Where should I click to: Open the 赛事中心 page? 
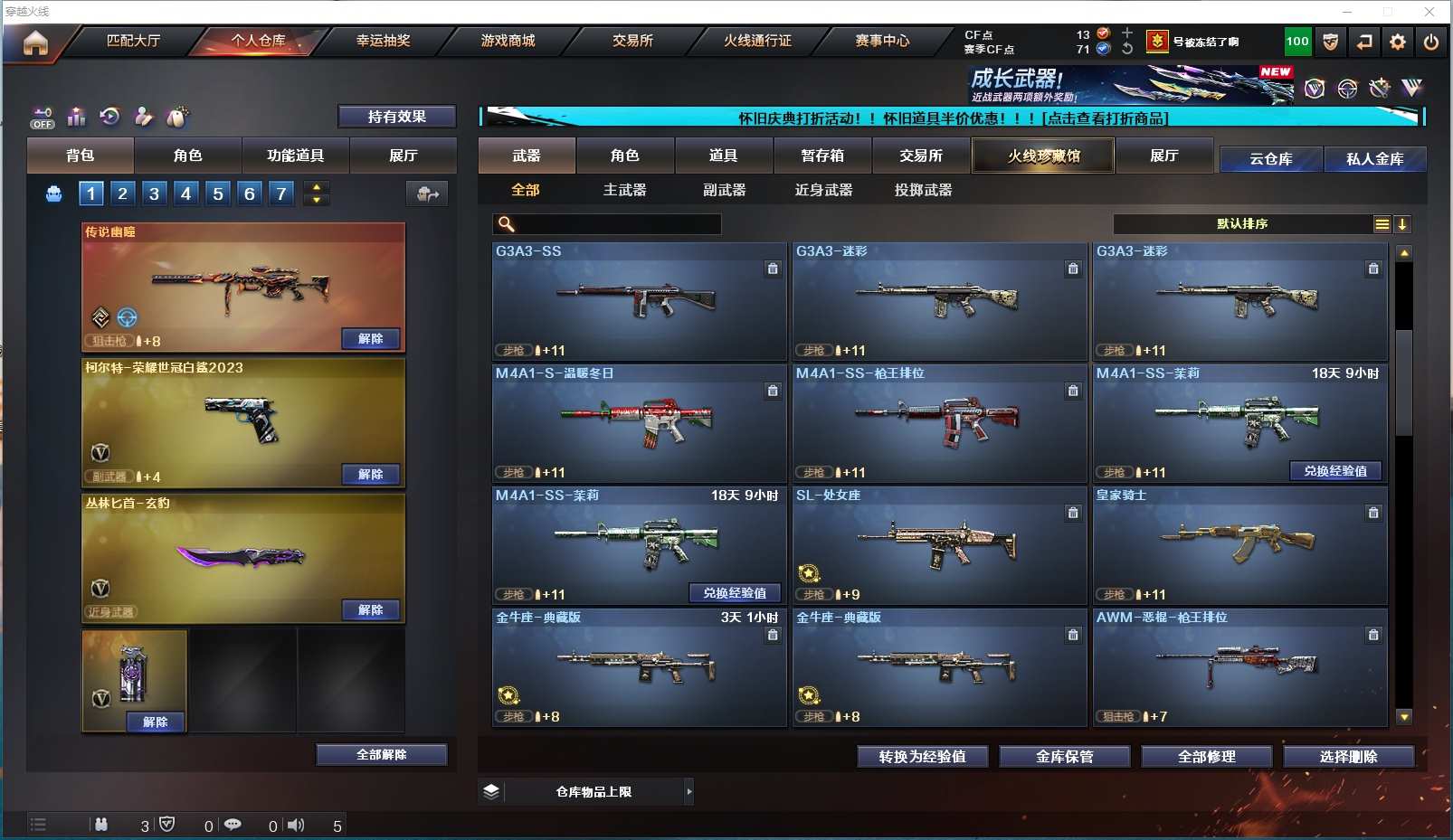click(882, 41)
